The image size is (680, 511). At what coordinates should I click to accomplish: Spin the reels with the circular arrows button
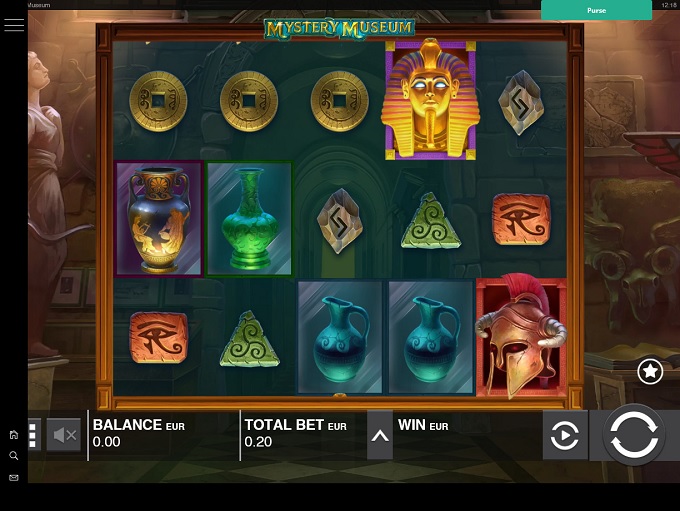[x=634, y=436]
